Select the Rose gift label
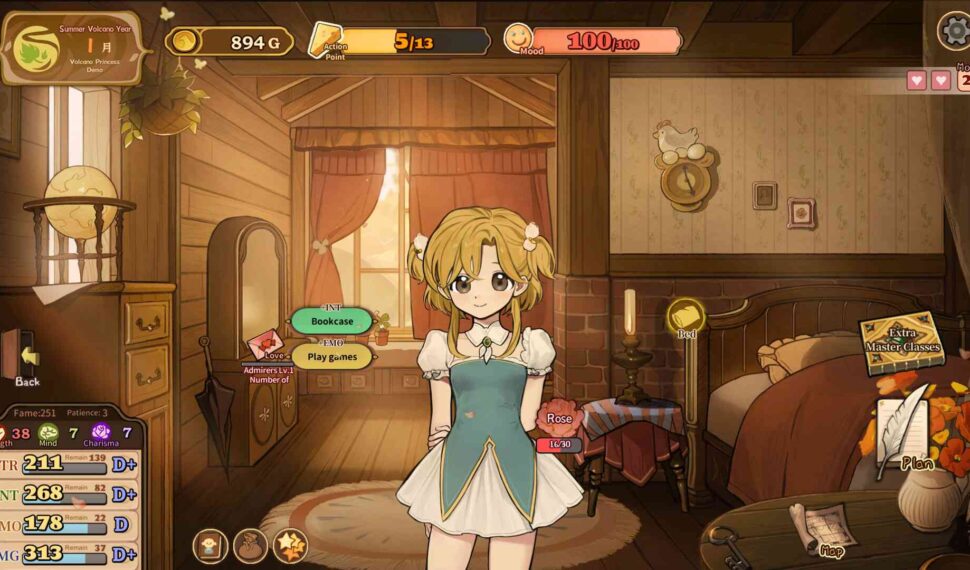 559,418
